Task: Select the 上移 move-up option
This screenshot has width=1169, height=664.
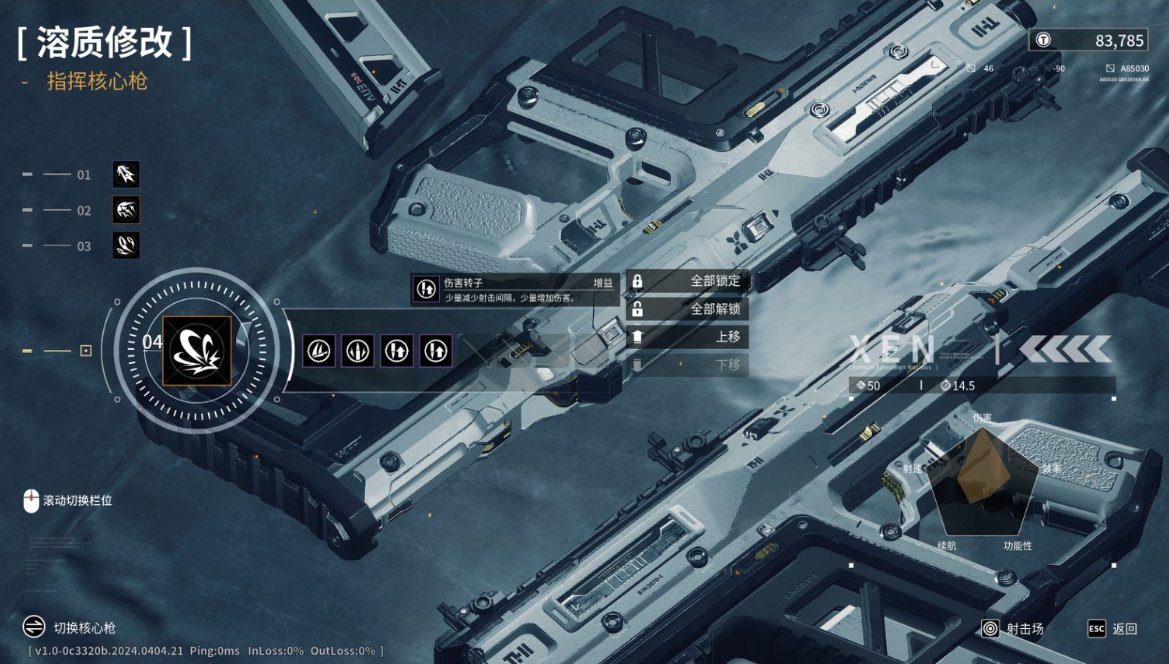Action: tap(687, 337)
